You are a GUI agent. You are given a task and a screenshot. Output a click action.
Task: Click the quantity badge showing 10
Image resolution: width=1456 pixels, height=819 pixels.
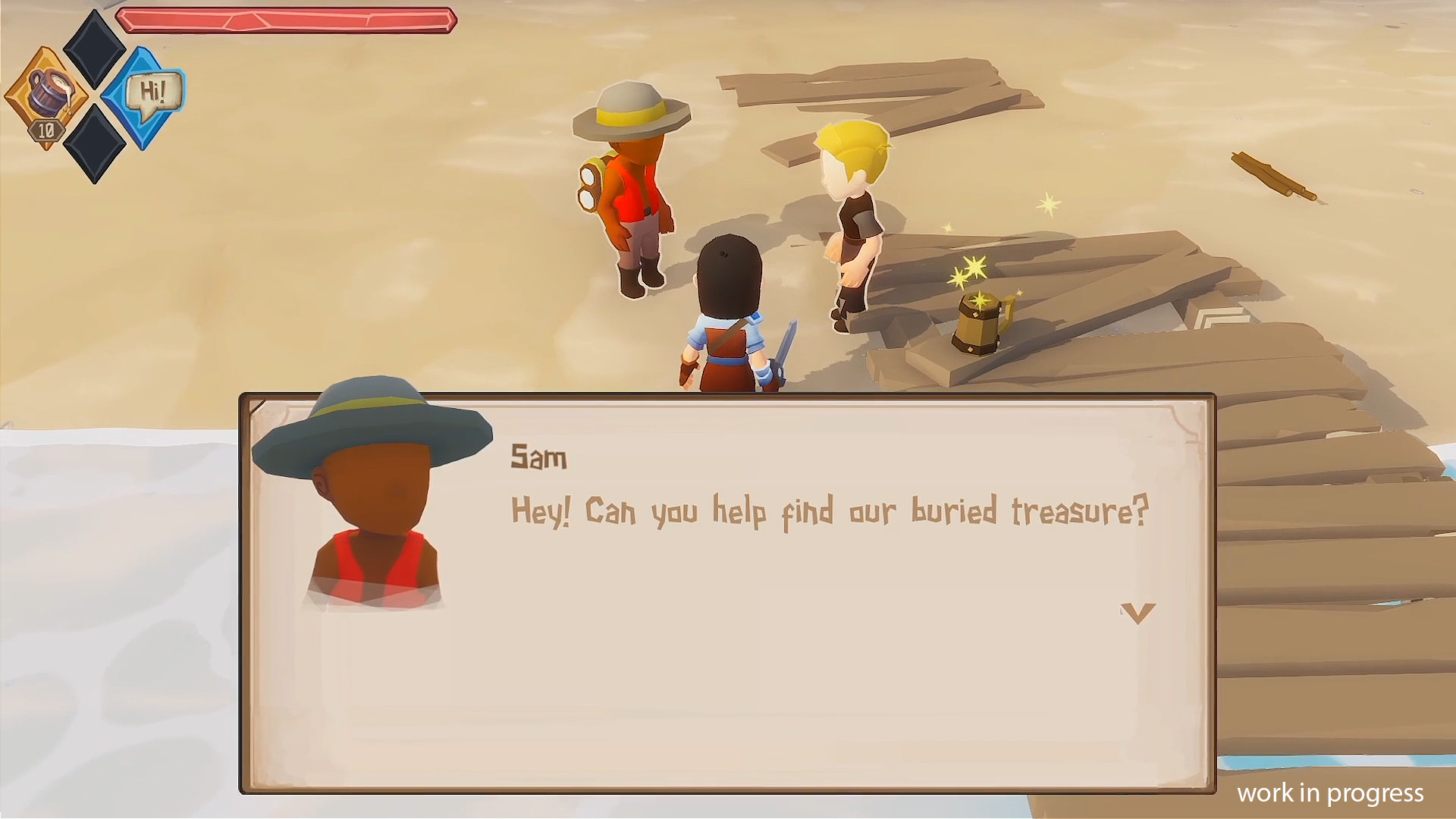point(45,130)
